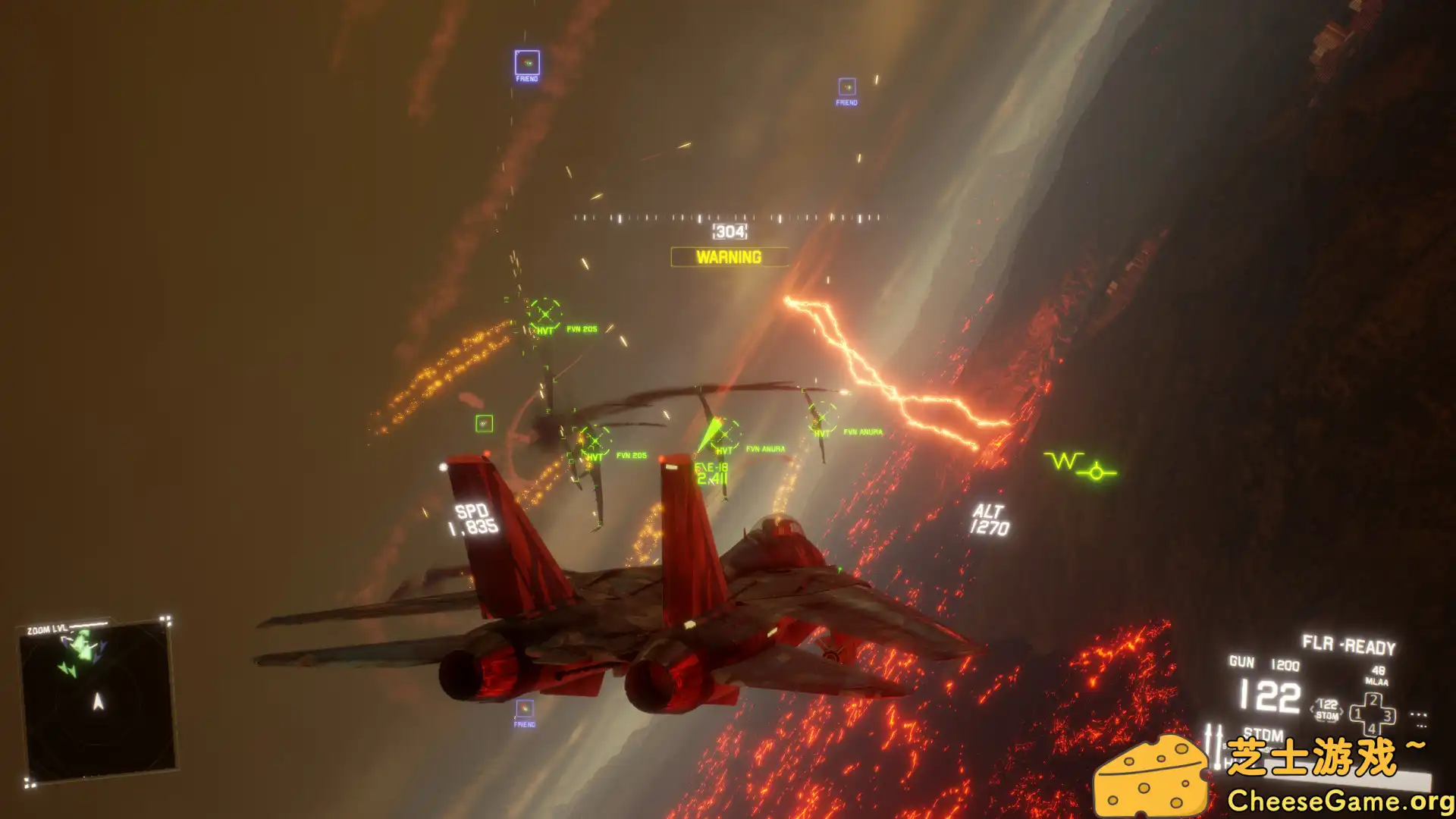Viewport: 1456px width, 819px height.
Task: Toggle weapon slot 1 on the weapon D-pad
Action: click(x=1357, y=714)
